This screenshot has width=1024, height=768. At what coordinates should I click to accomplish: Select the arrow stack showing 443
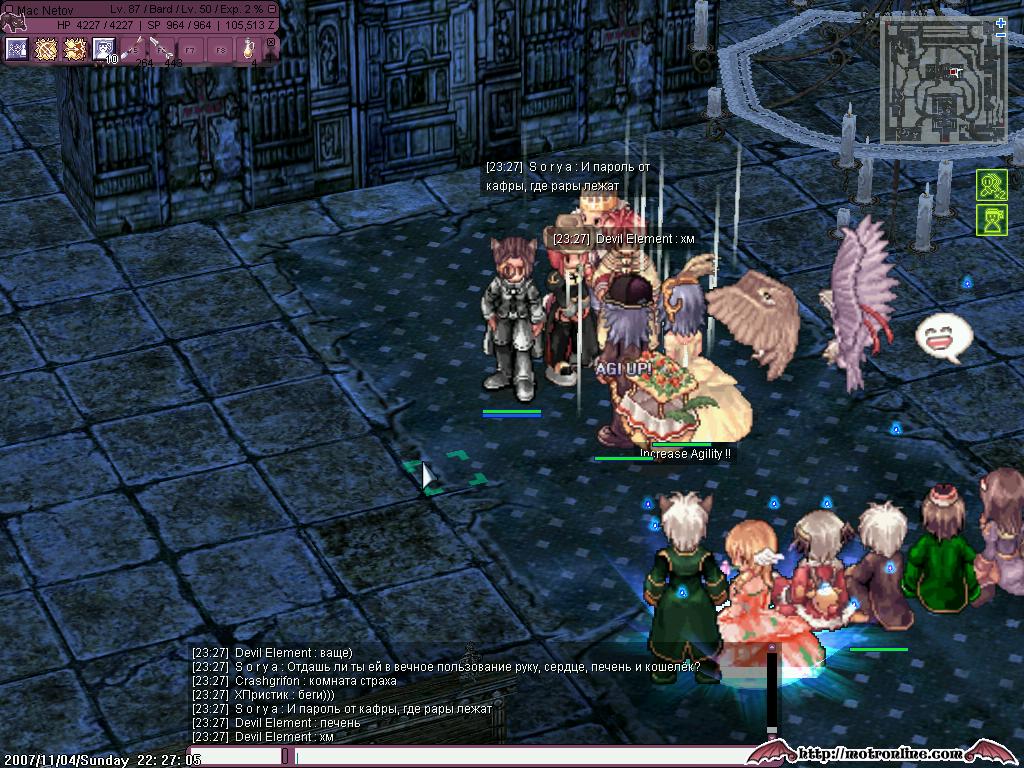(x=163, y=49)
